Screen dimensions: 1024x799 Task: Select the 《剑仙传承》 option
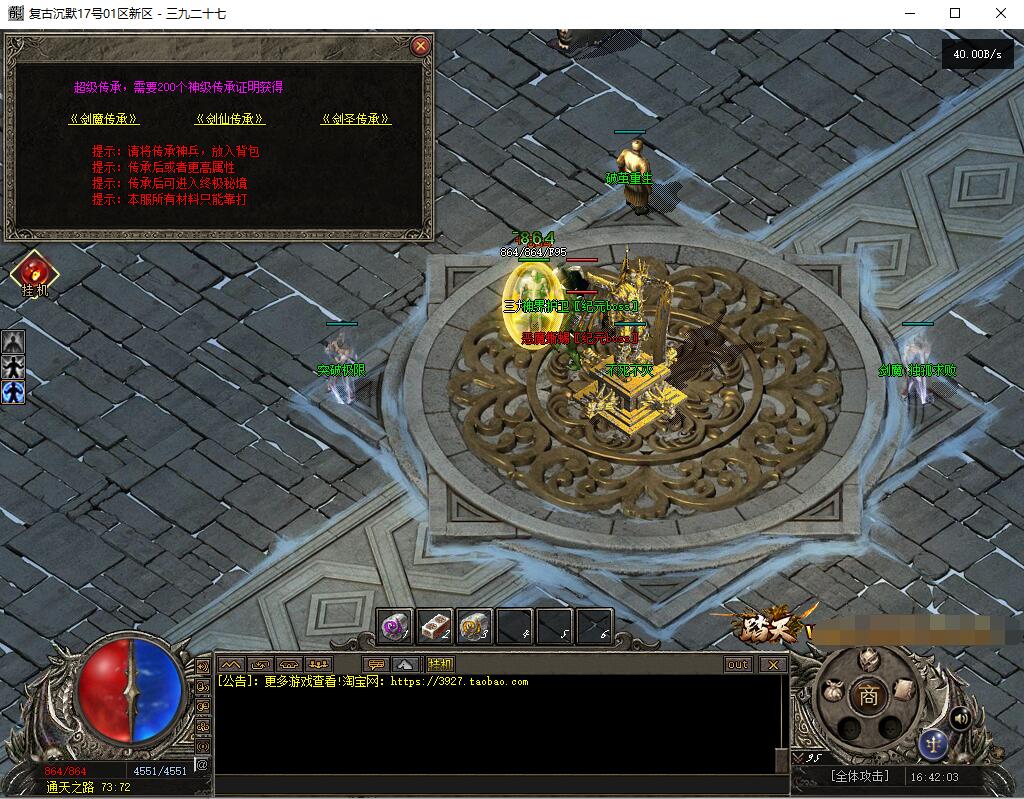pyautogui.click(x=230, y=119)
